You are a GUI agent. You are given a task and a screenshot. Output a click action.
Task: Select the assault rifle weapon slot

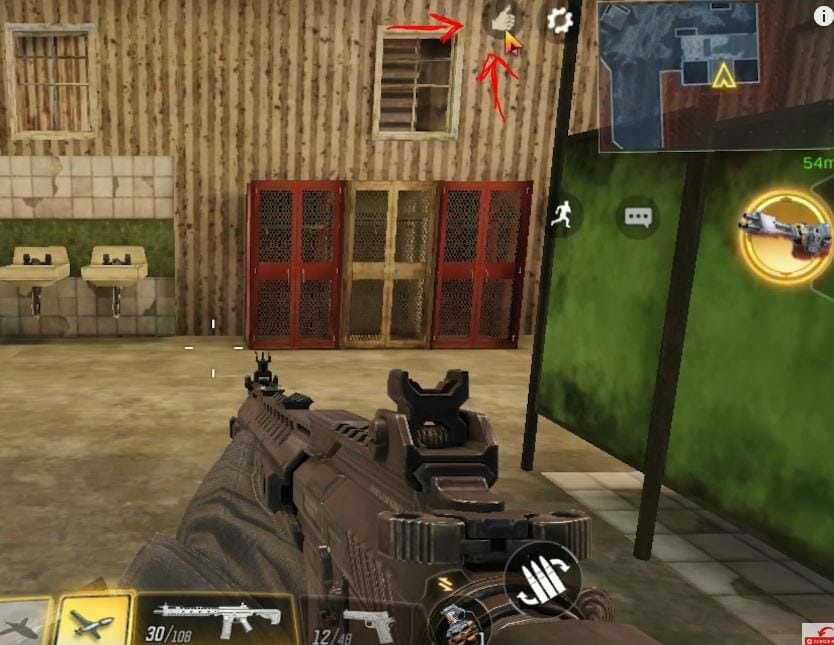(x=217, y=620)
